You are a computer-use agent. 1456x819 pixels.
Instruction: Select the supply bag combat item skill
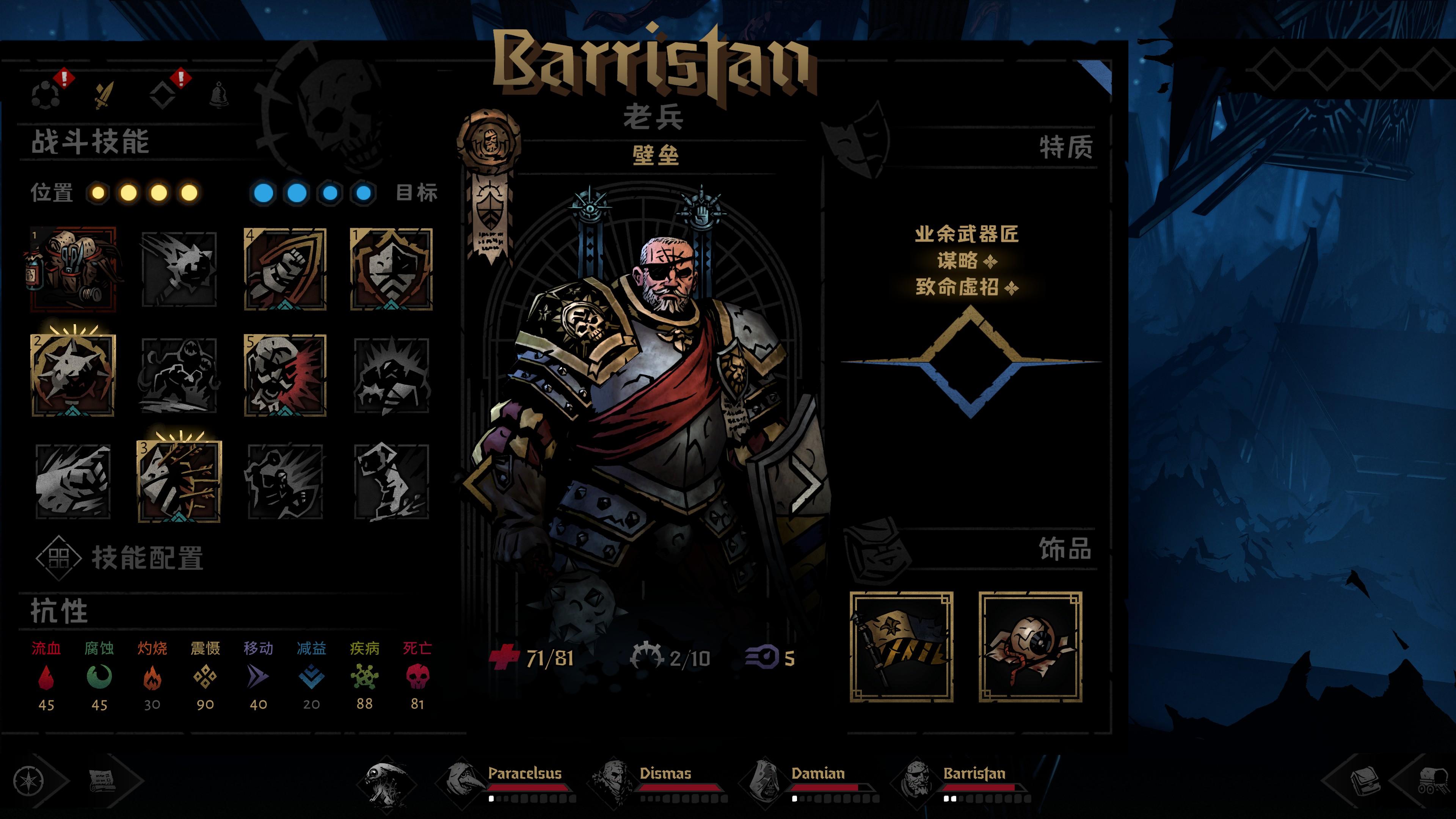tap(73, 270)
